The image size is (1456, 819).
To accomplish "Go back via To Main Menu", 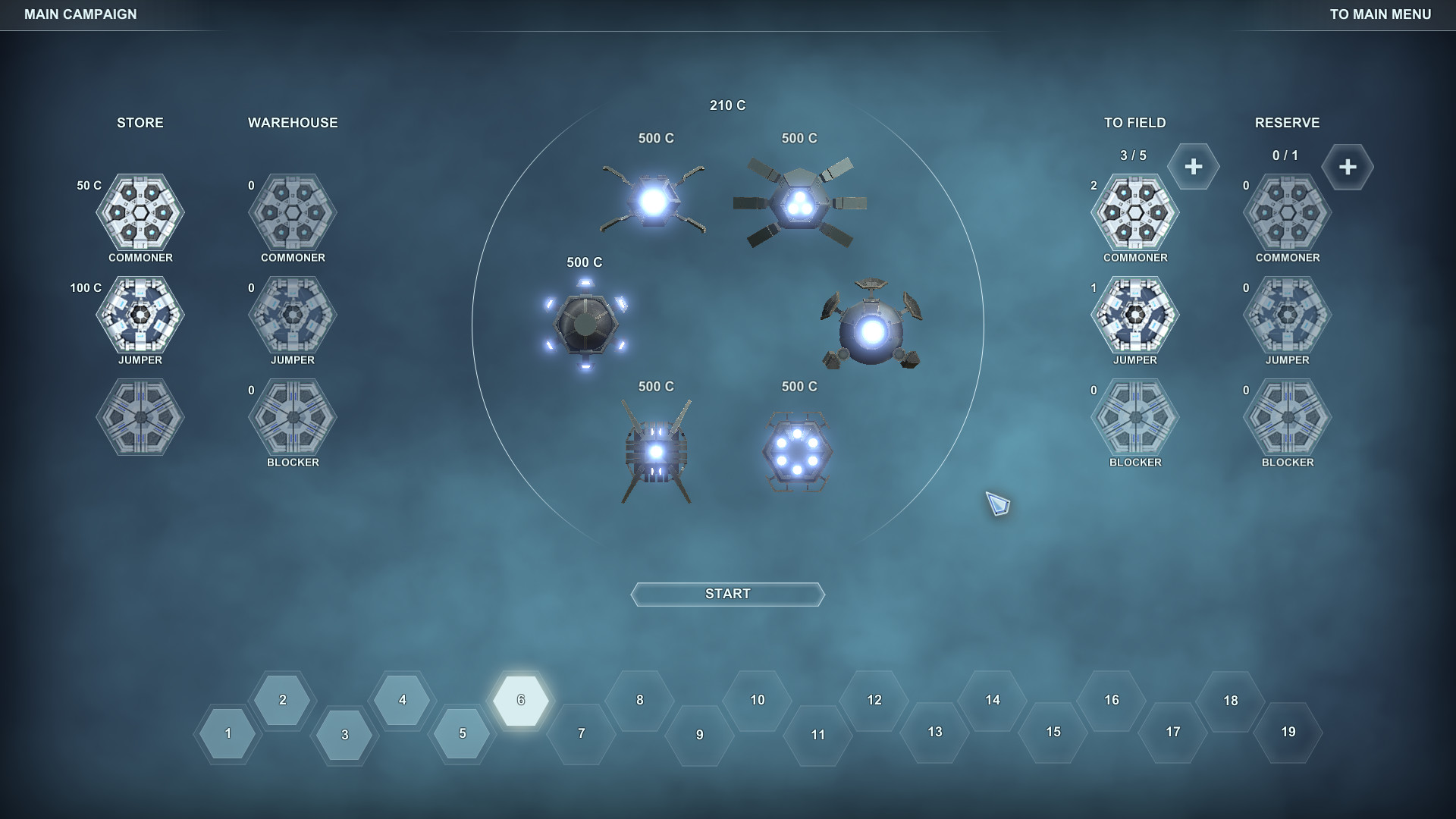I will [1382, 14].
